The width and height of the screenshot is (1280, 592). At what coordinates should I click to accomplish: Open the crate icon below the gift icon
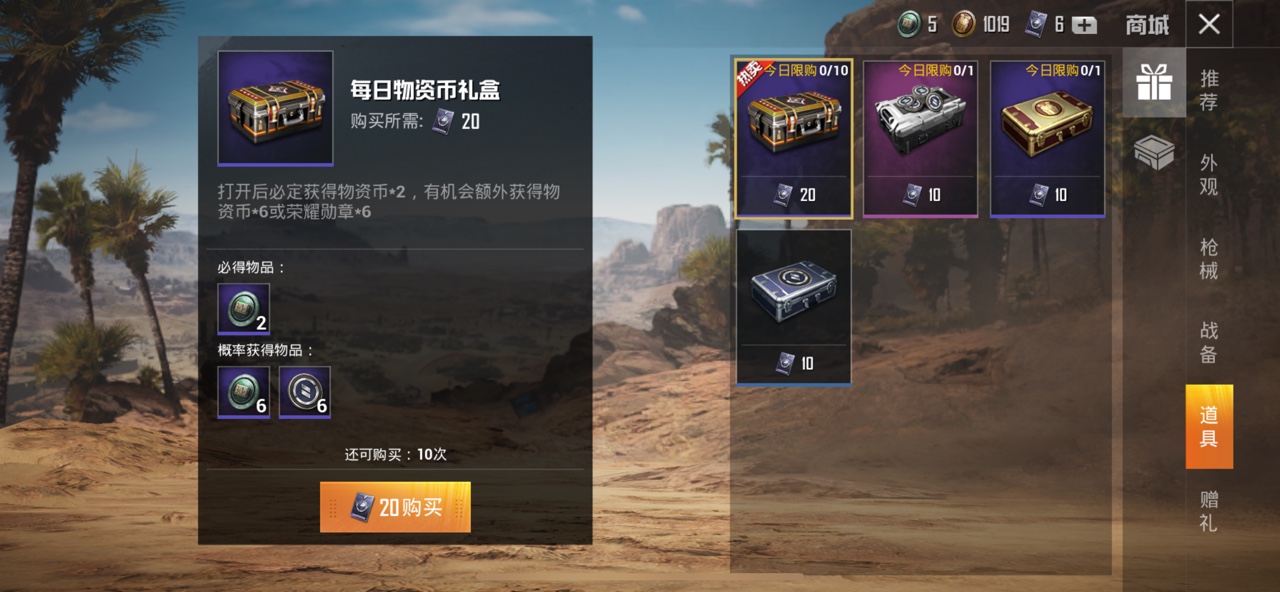(1154, 153)
